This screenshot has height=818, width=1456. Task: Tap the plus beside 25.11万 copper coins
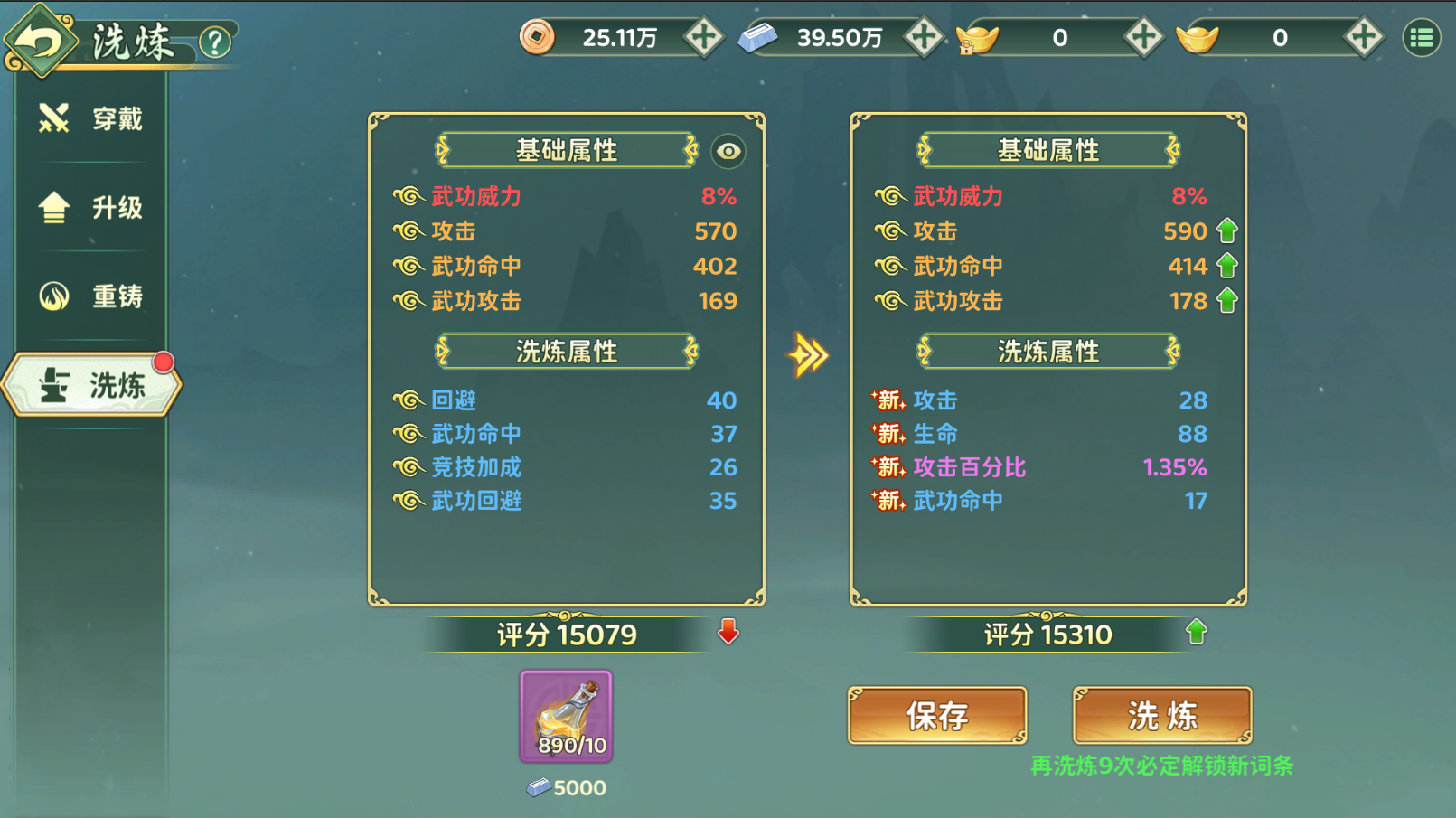pos(706,37)
